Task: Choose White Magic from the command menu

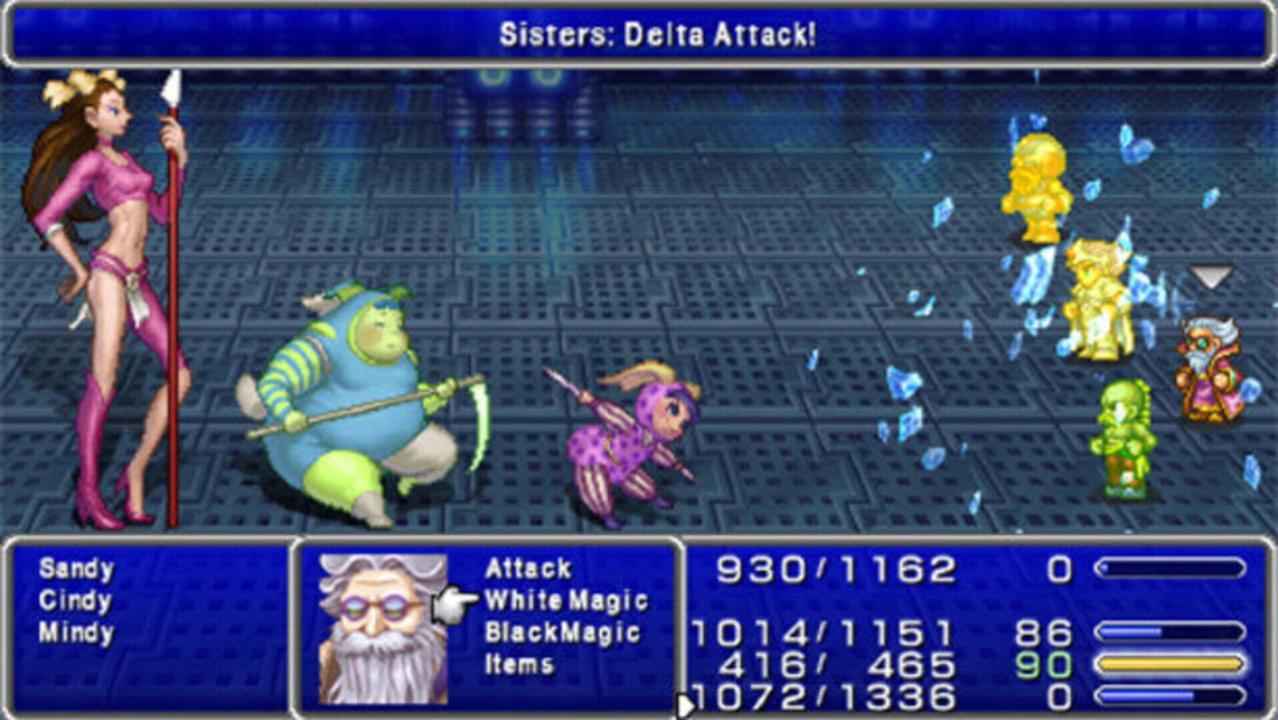Action: click(566, 601)
